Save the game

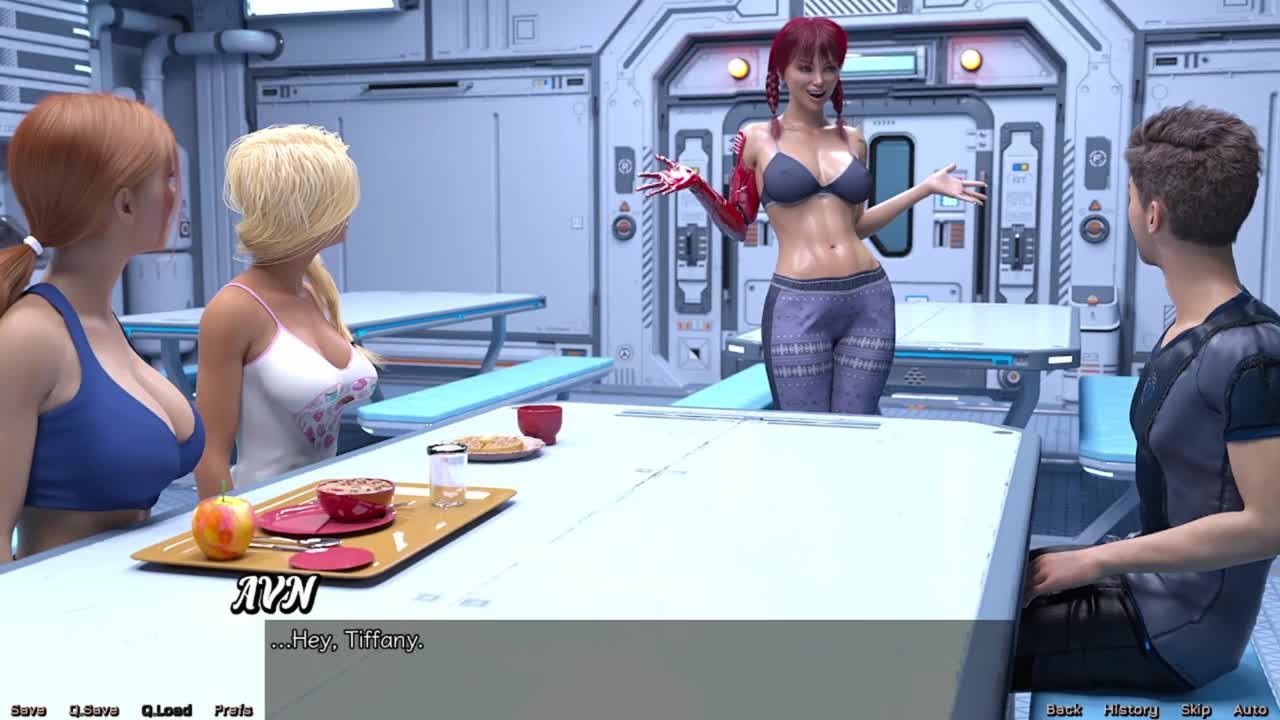point(28,710)
